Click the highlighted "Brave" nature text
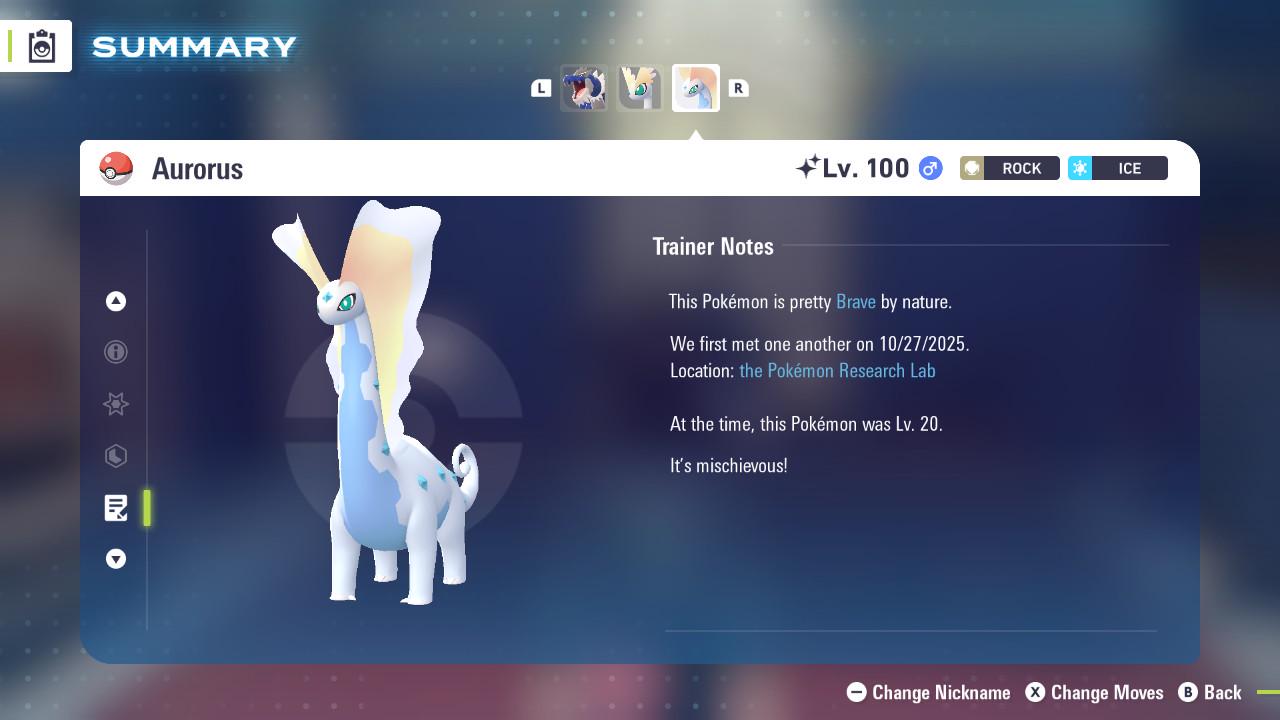1280x720 pixels. tap(855, 301)
